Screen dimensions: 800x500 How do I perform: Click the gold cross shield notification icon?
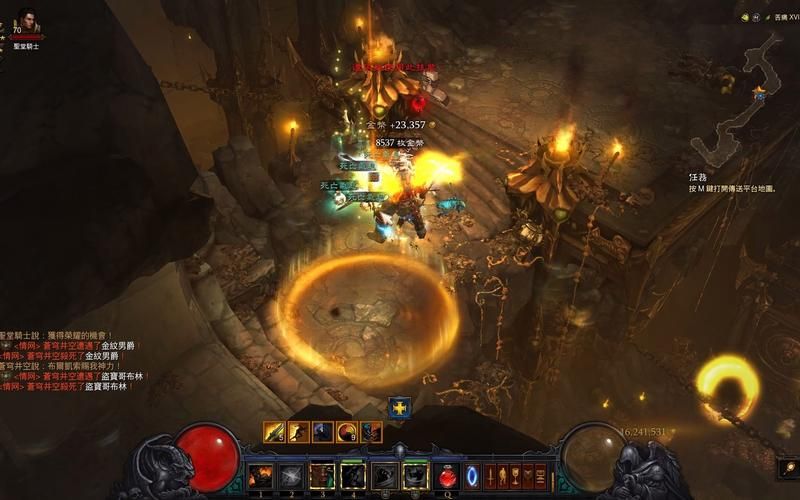(400, 407)
